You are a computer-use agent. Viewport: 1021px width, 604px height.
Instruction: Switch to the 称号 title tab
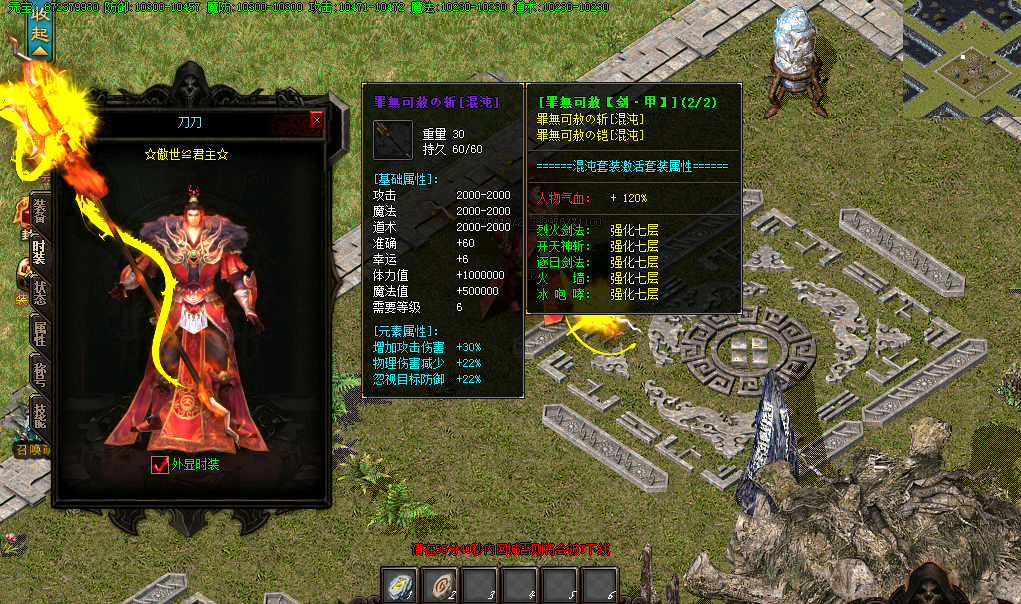coord(40,374)
